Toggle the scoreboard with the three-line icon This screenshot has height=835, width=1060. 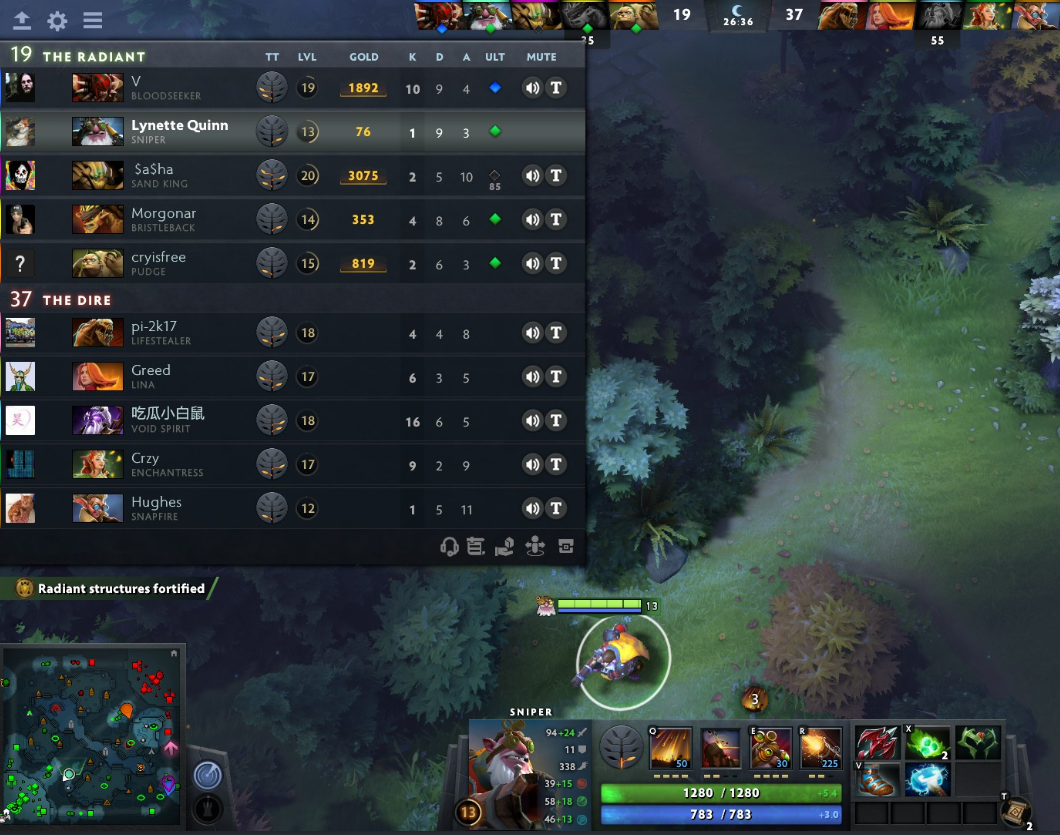(x=93, y=21)
